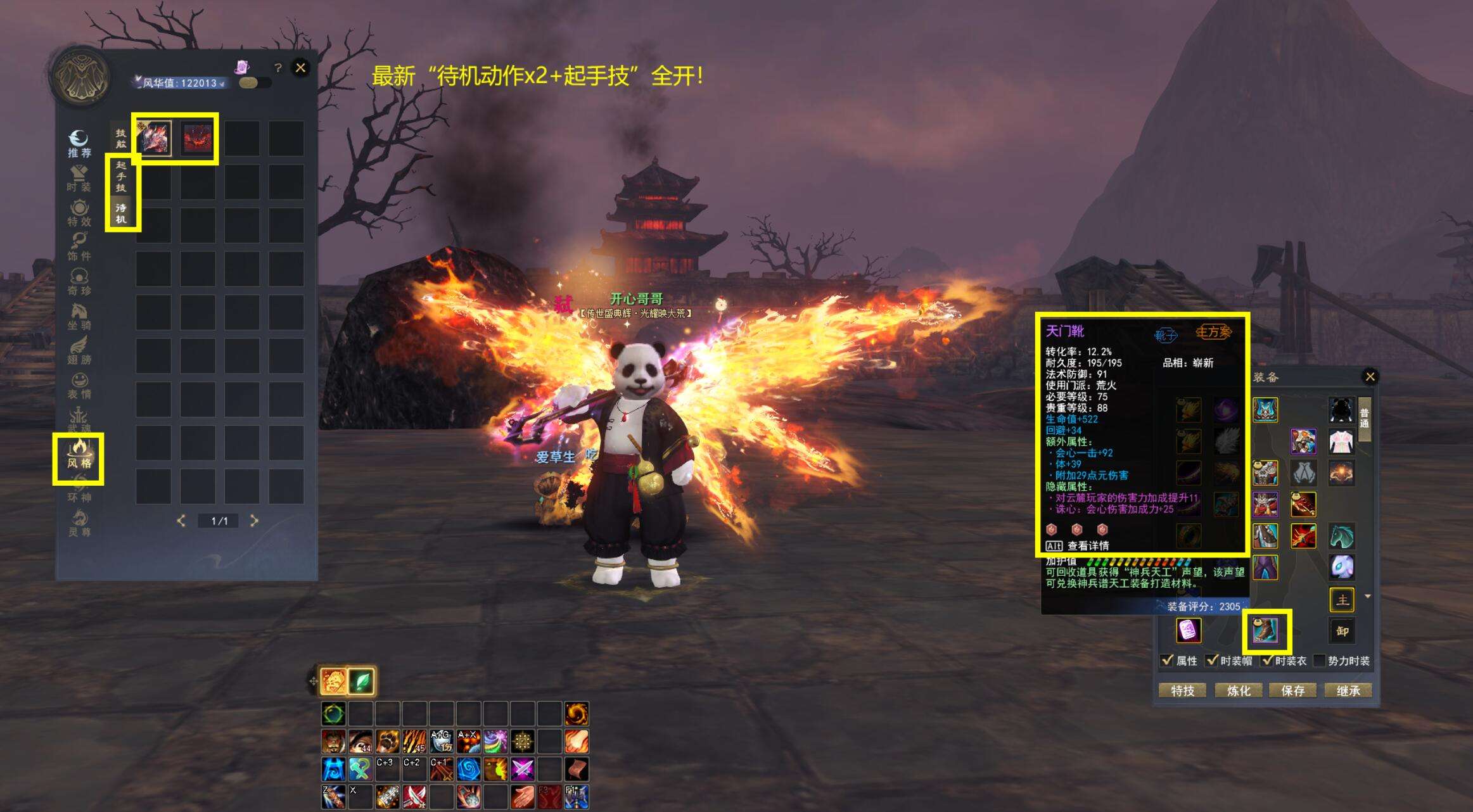This screenshot has width=1473, height=812.
Task: Click the 保存 save button
Action: point(1292,690)
